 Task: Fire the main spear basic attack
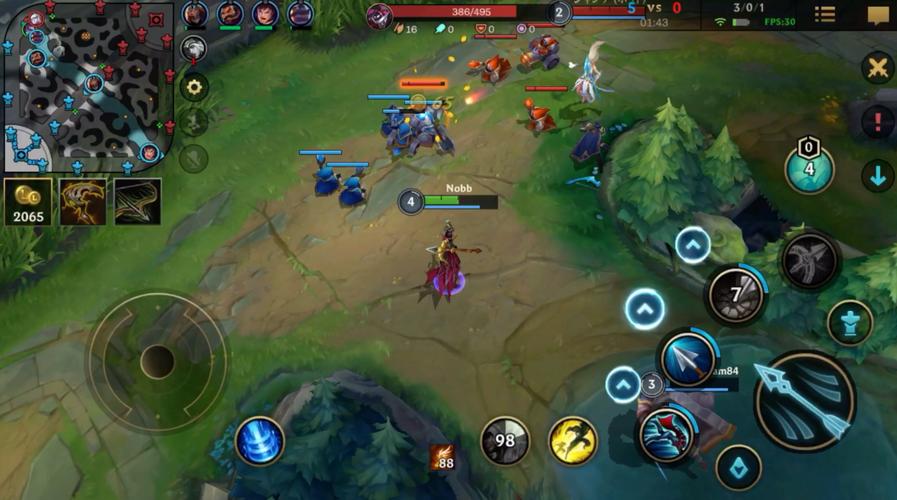[x=804, y=401]
